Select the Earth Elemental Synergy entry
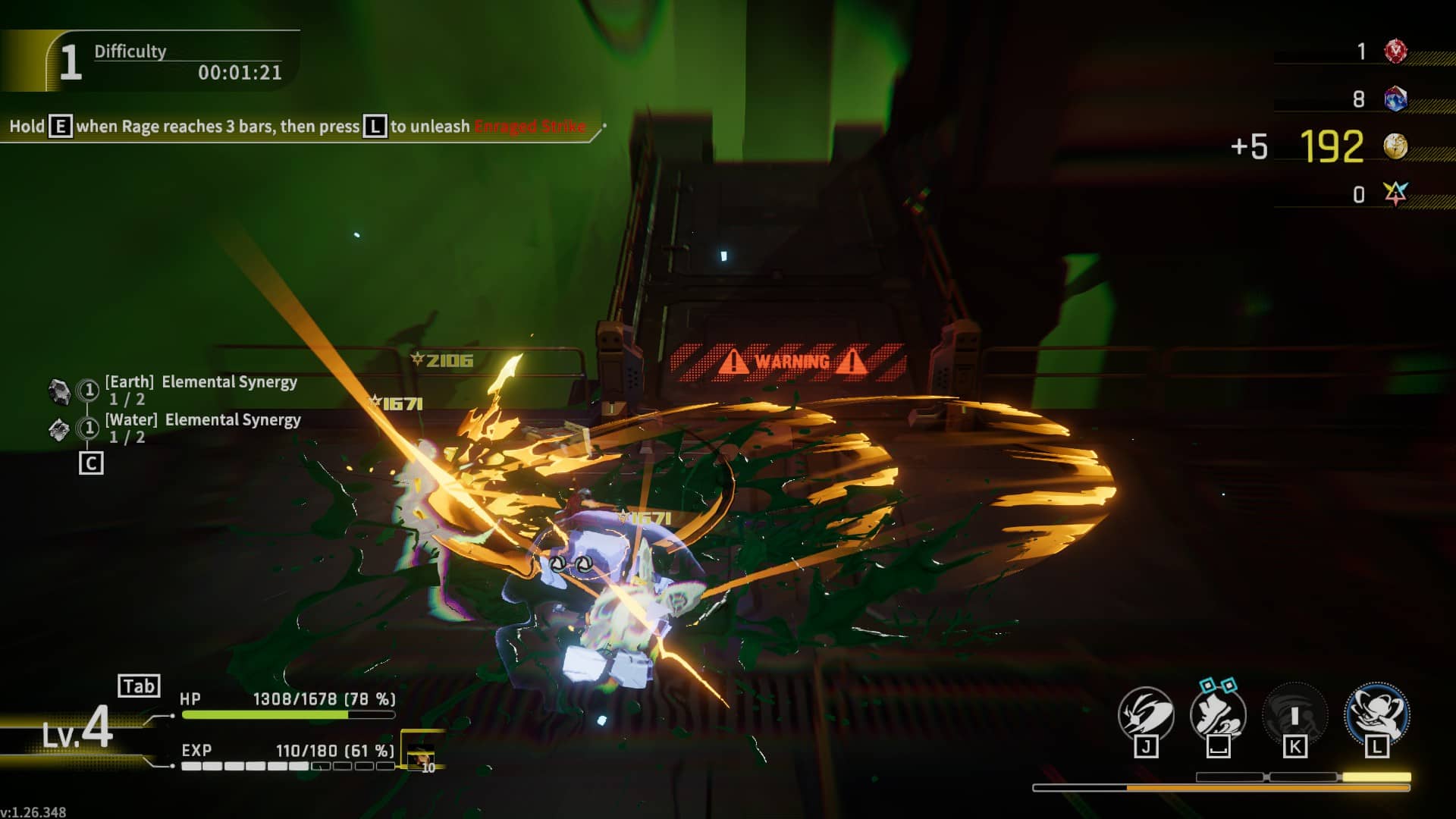 pyautogui.click(x=201, y=382)
